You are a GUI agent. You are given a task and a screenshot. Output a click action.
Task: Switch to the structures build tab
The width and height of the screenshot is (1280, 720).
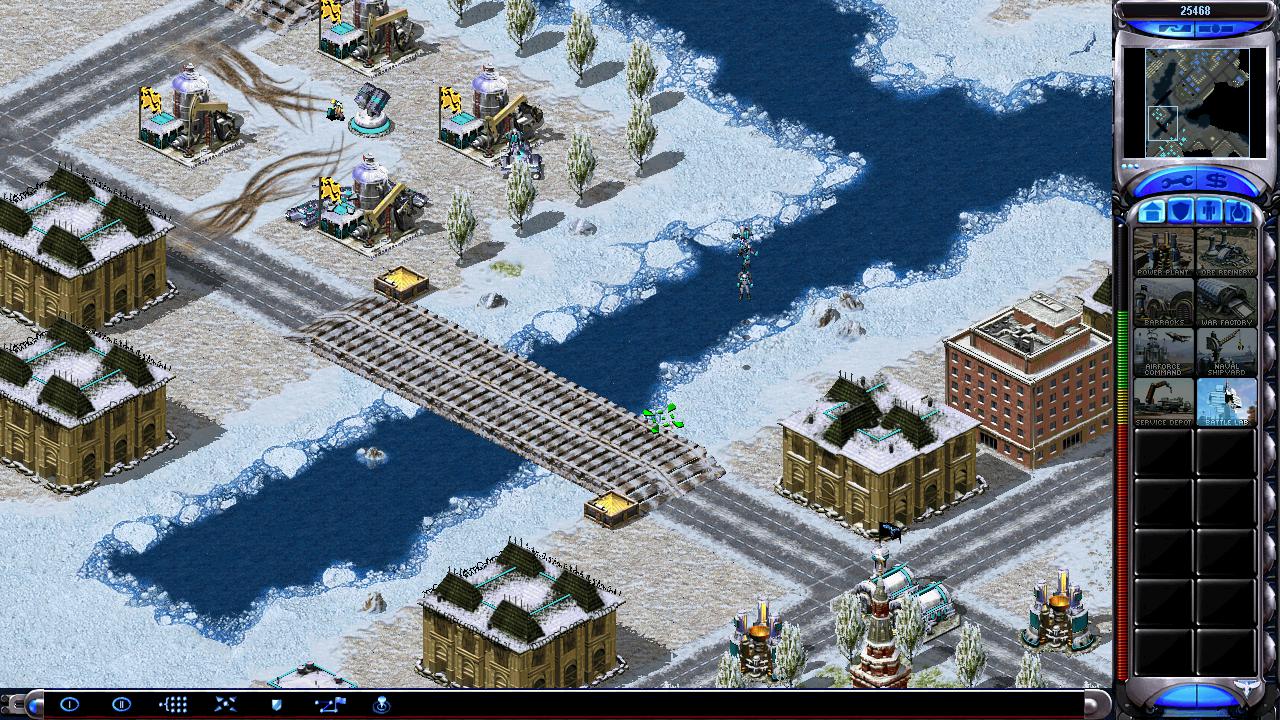[1152, 212]
